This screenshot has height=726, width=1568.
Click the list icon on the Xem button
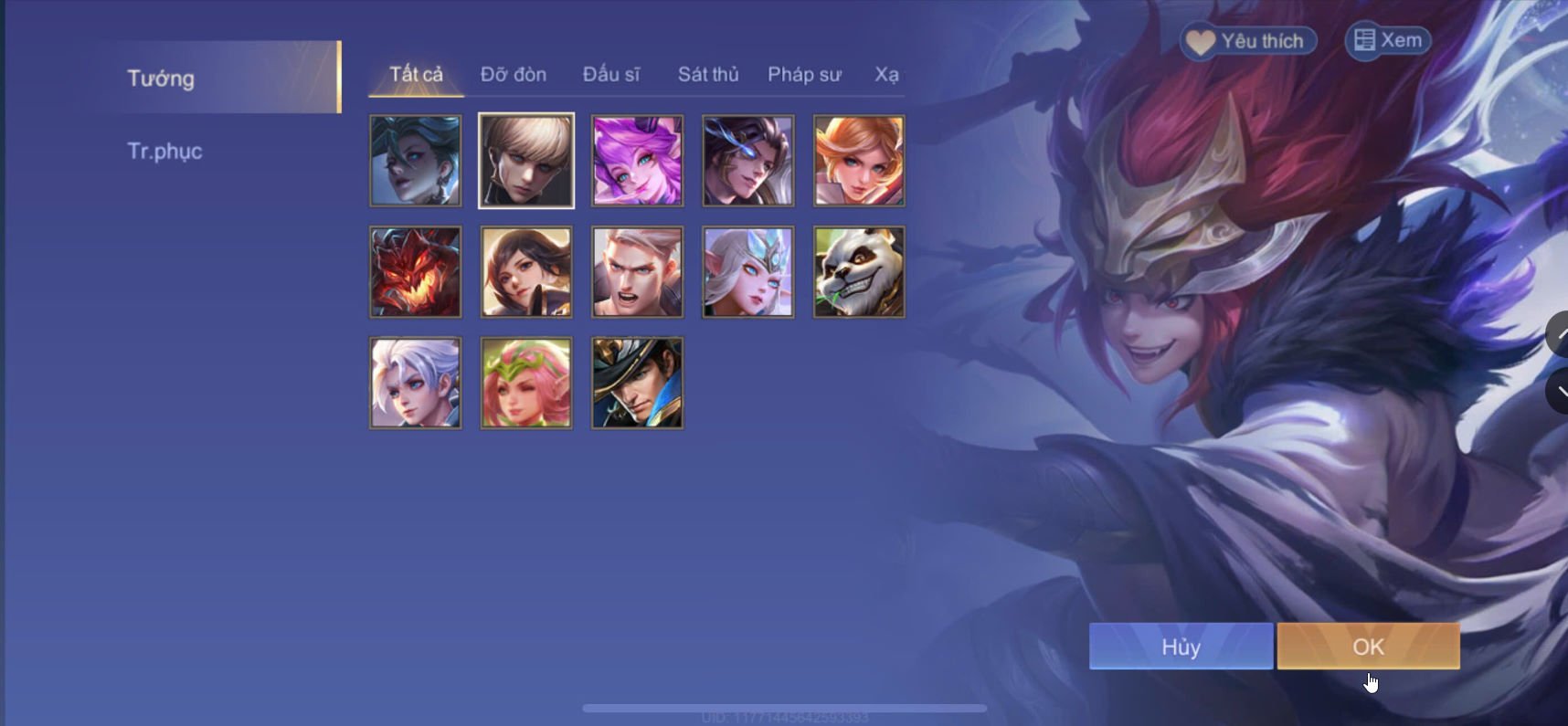coord(1366,40)
